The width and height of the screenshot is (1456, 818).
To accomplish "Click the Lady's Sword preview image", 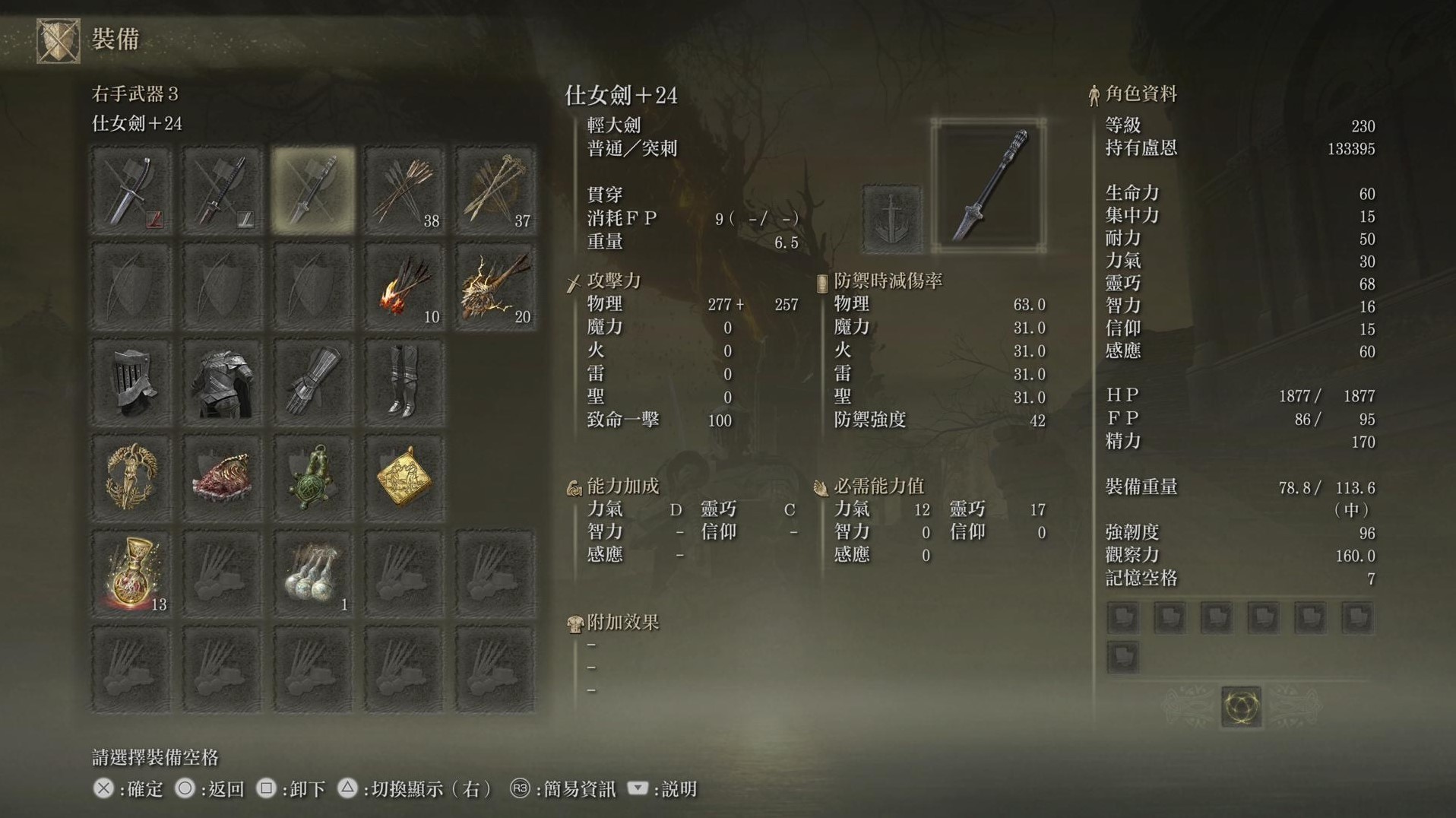I will tap(989, 185).
